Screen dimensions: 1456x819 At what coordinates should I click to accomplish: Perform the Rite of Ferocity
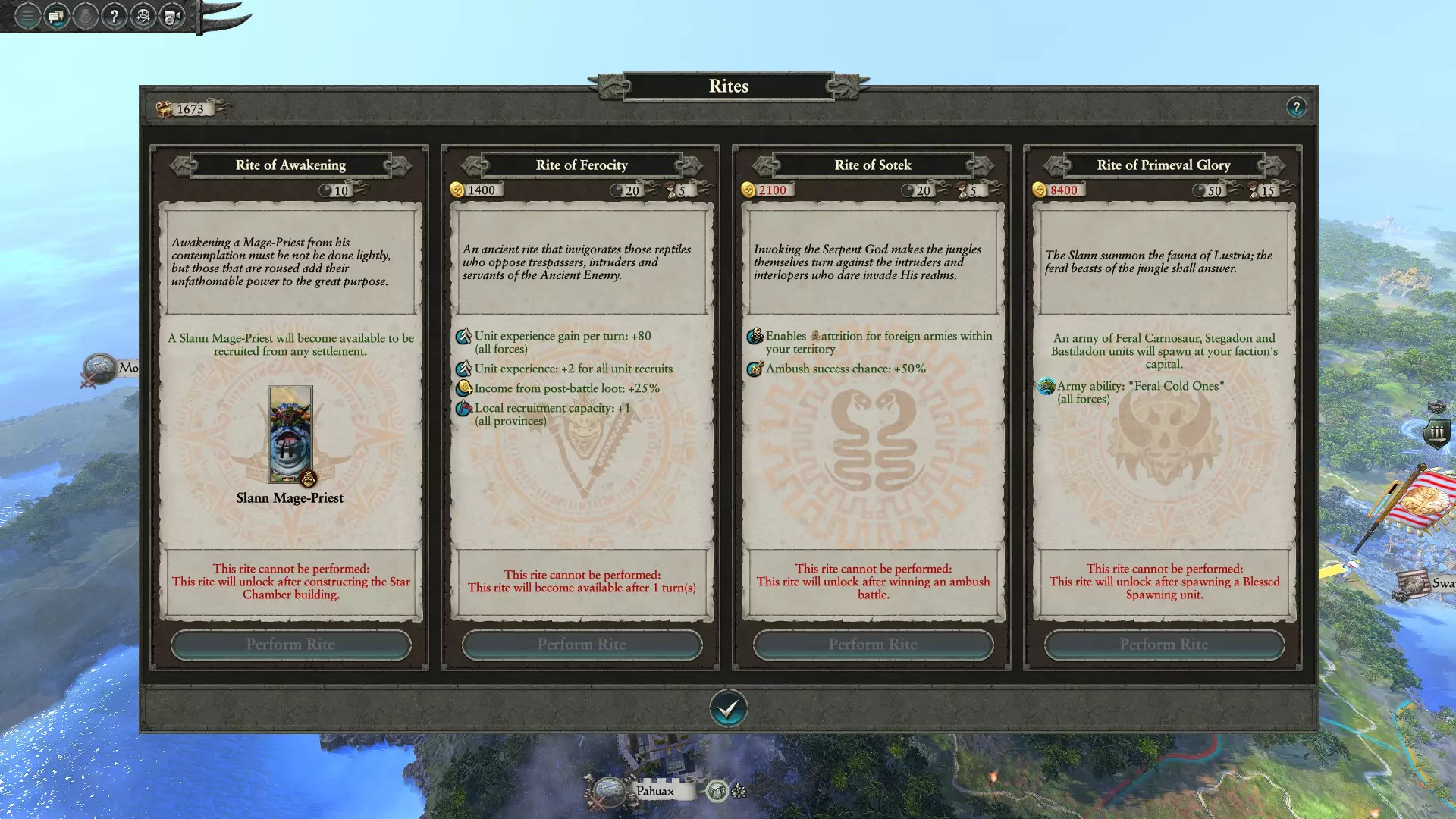(582, 645)
